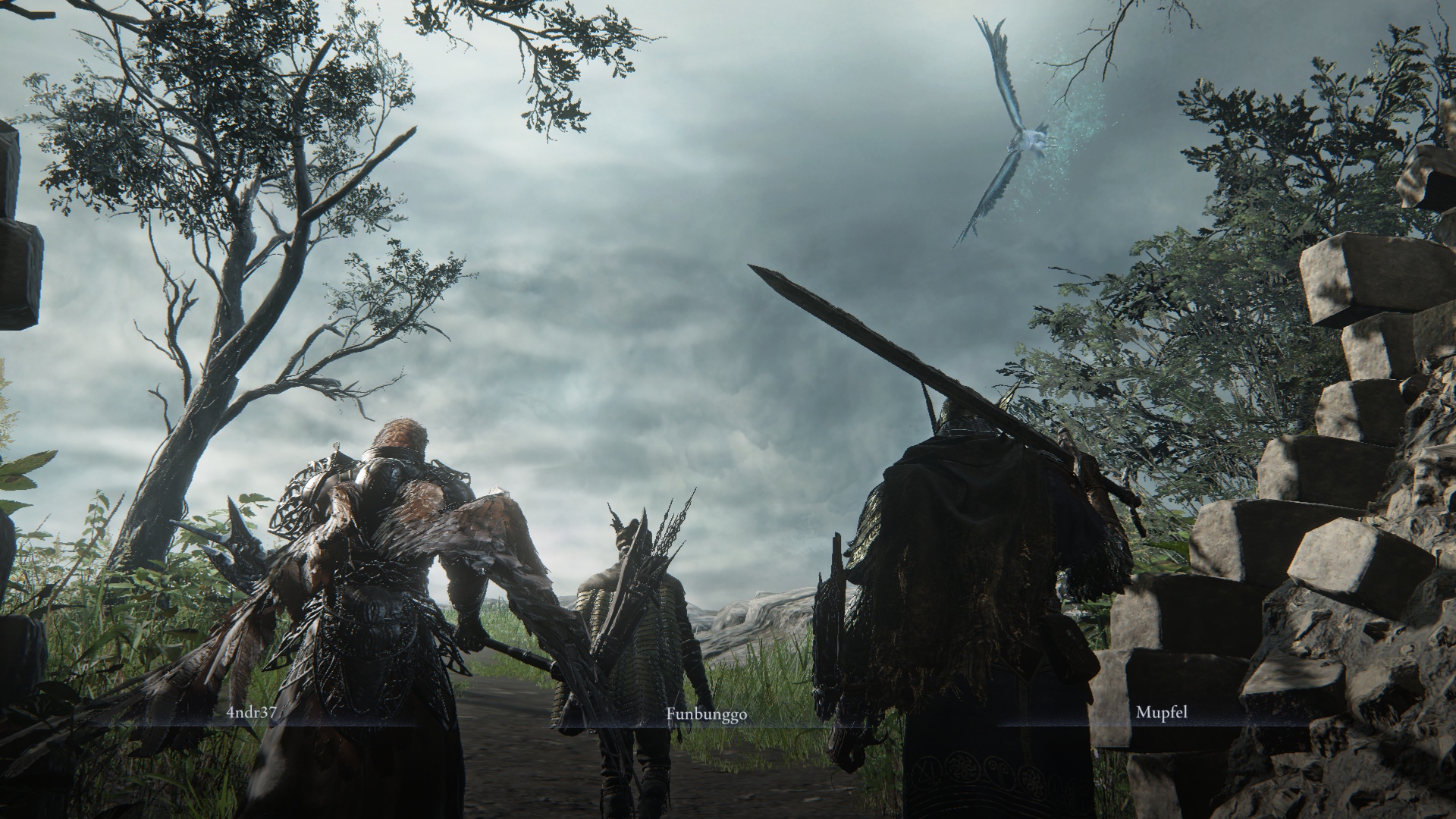The image size is (1456, 819).
Task: Select the 4ndr37 player name banner
Action: (x=251, y=714)
